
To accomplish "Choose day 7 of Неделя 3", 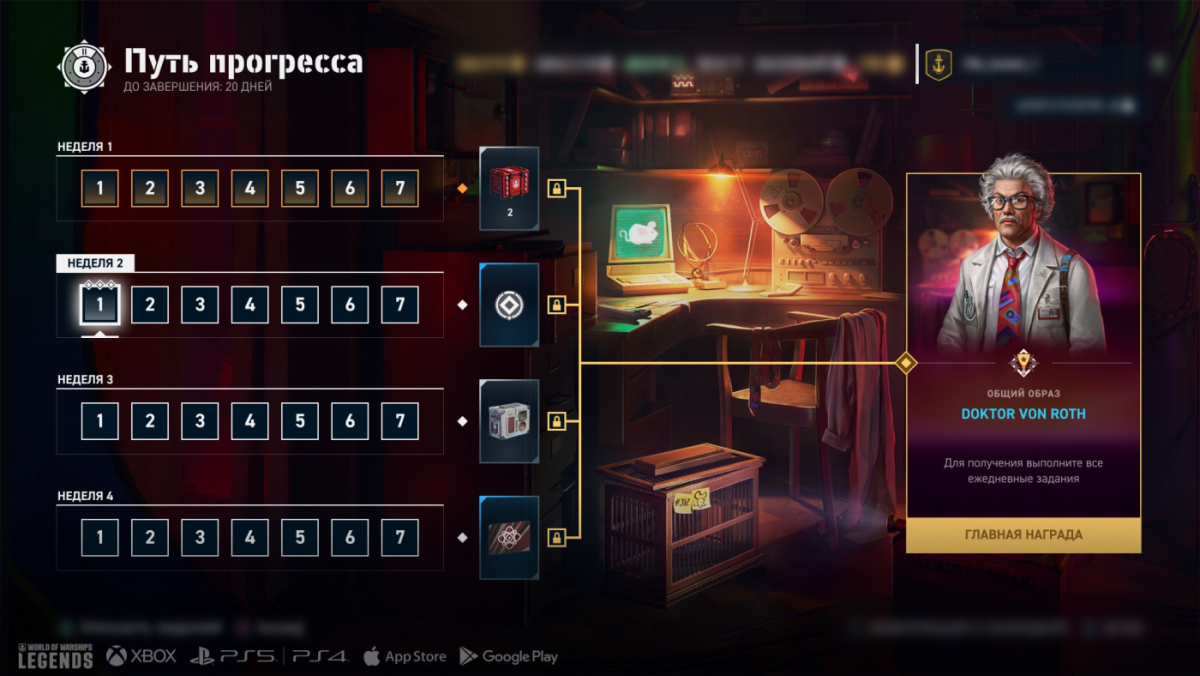I will coord(400,421).
